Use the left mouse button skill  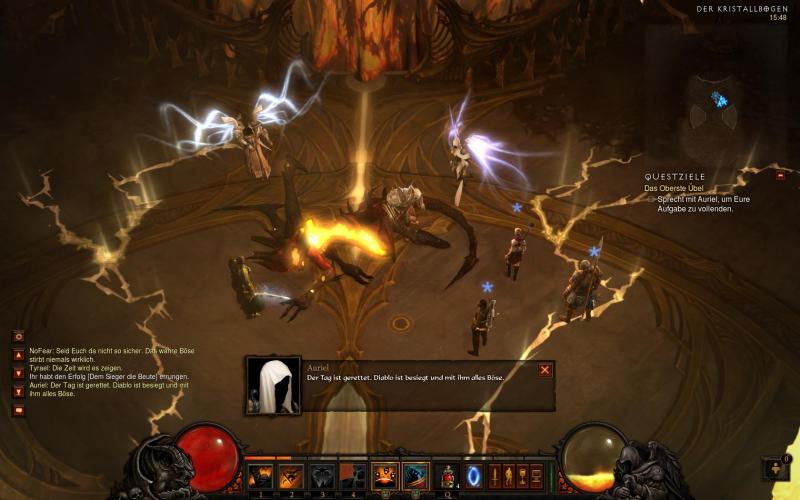[385, 476]
